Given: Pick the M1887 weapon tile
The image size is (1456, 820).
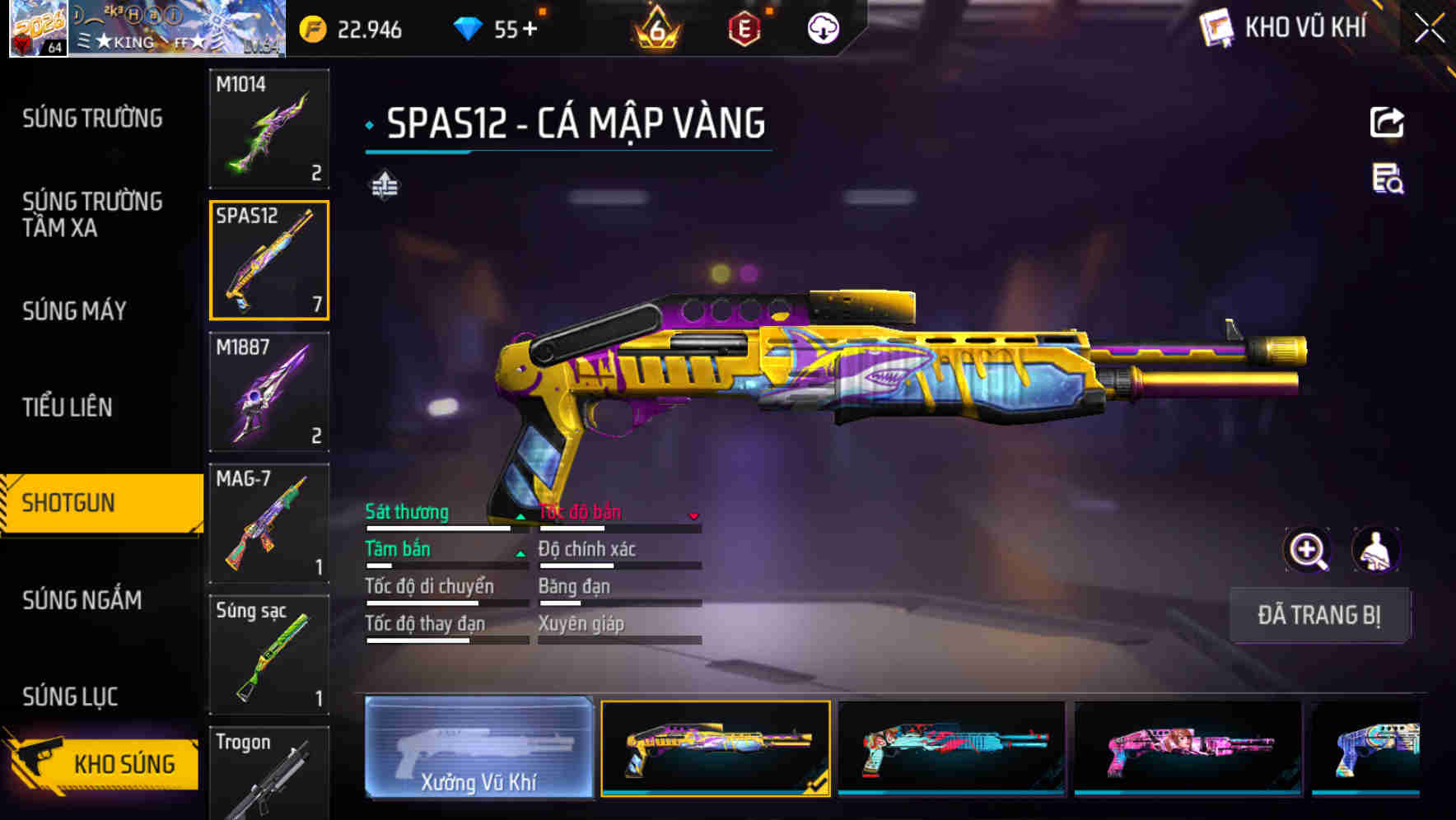Looking at the screenshot, I should point(269,392).
